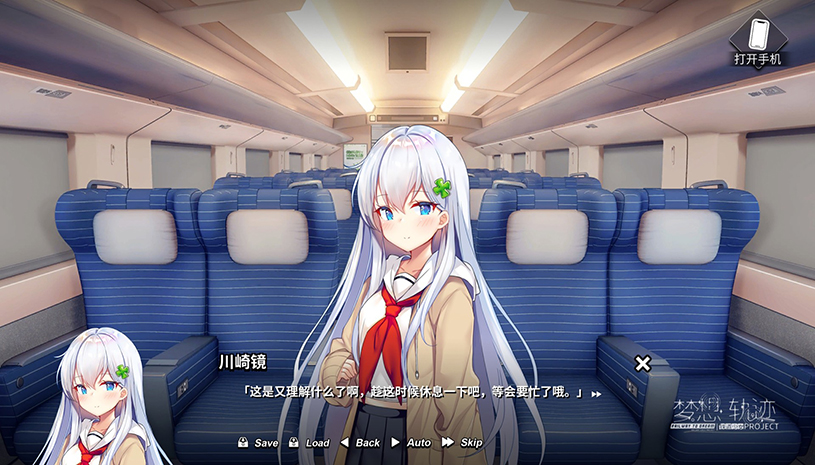Save the game progress

(x=258, y=442)
